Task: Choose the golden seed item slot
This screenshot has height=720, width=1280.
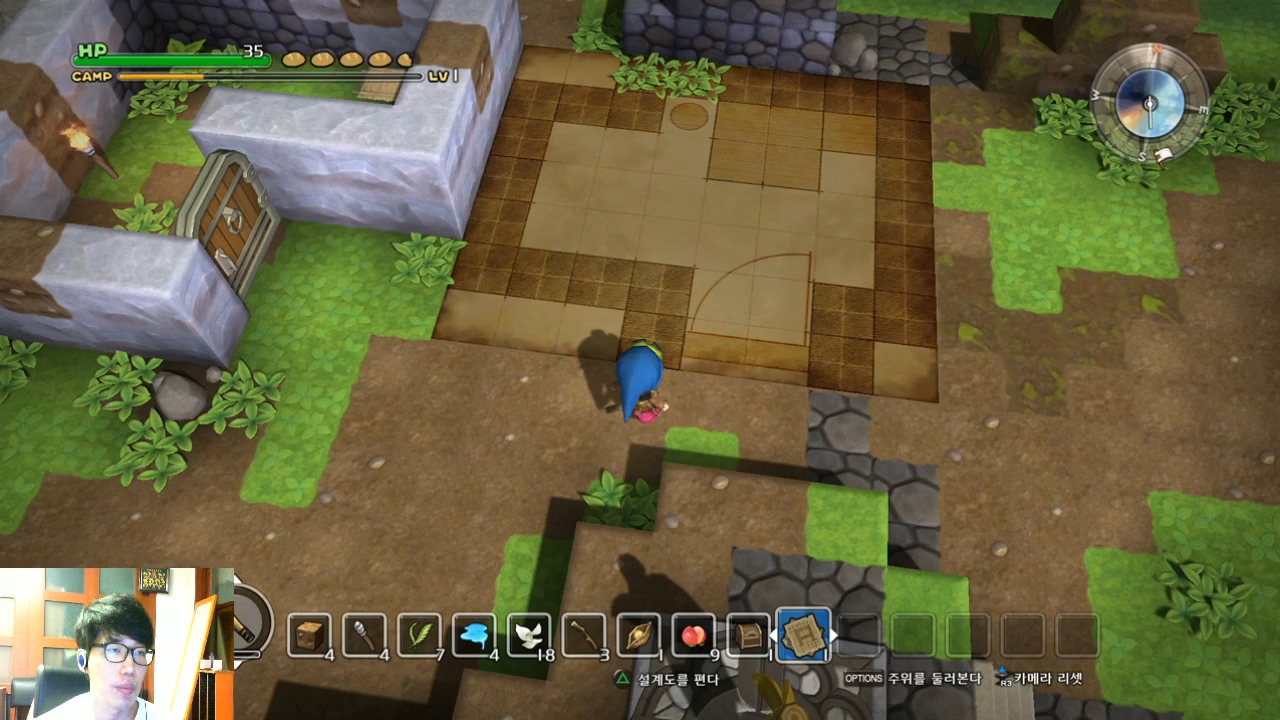Action: click(639, 635)
